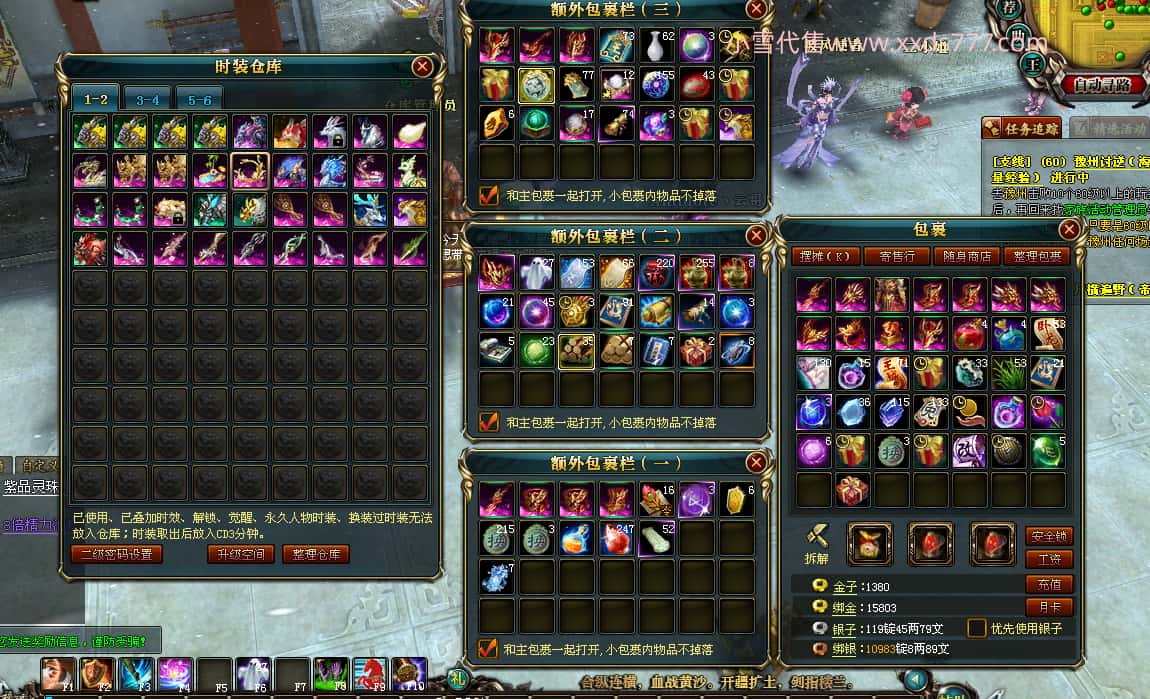Open the 月卡 monthly card button
This screenshot has width=1150, height=699.
[x=1049, y=607]
